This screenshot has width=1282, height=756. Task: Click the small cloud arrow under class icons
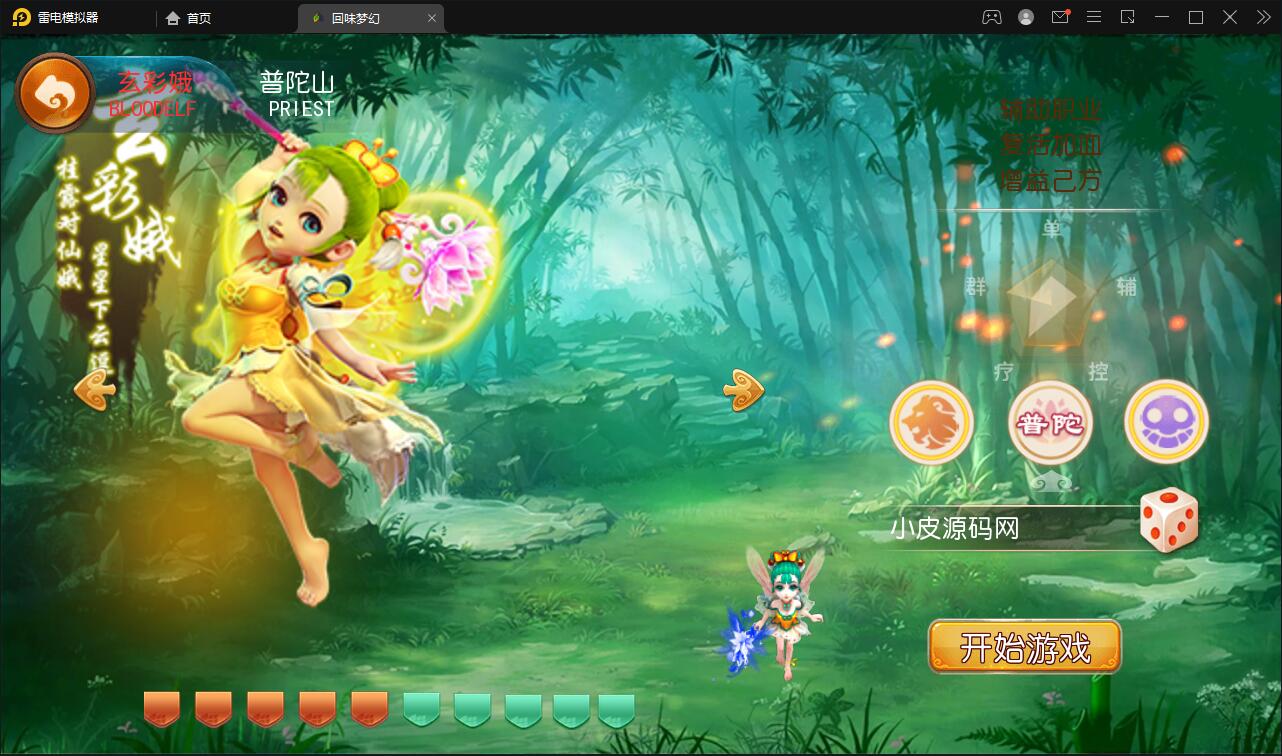point(1052,481)
